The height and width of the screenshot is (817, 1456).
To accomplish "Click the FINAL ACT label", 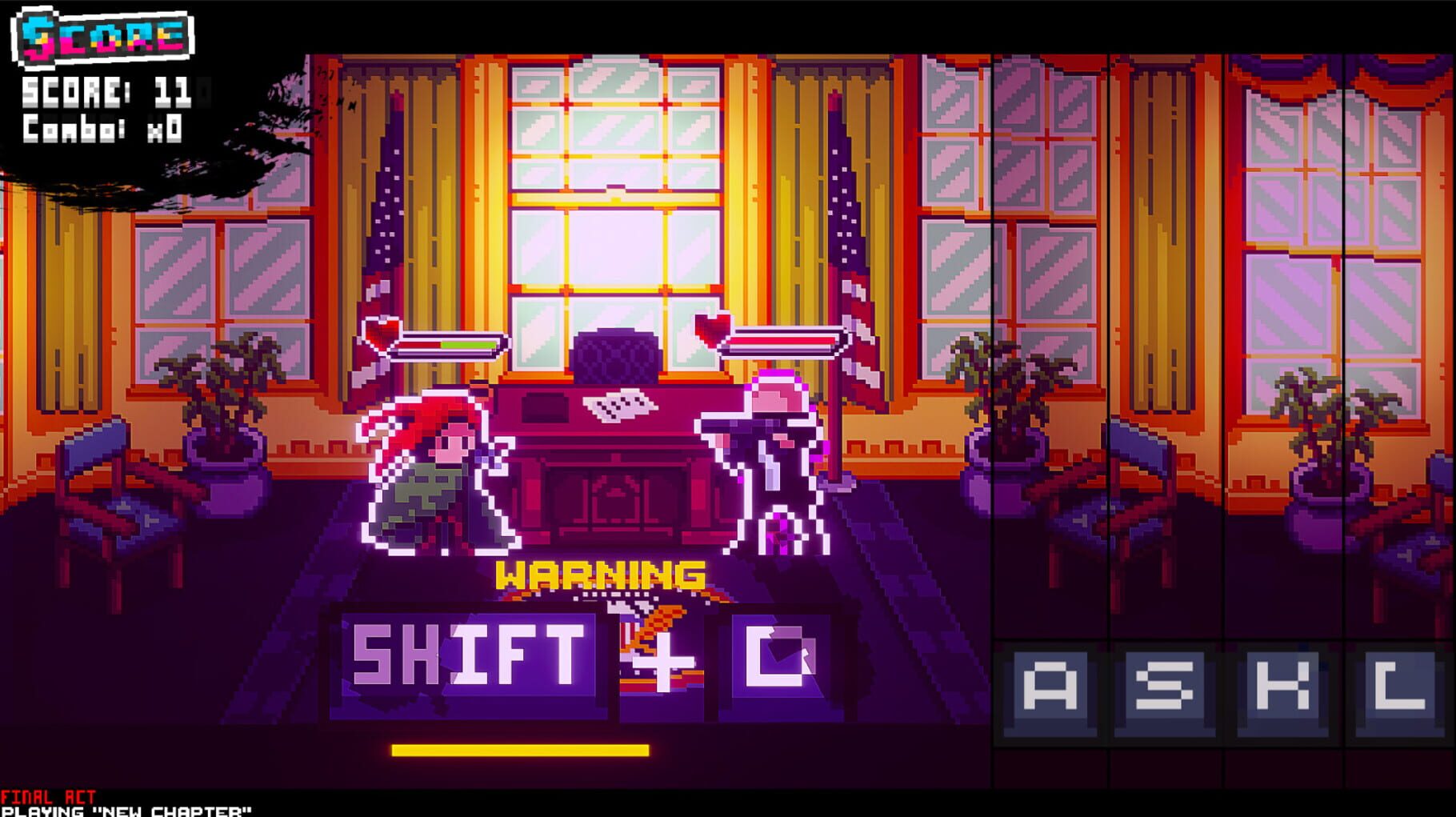I will [x=48, y=798].
